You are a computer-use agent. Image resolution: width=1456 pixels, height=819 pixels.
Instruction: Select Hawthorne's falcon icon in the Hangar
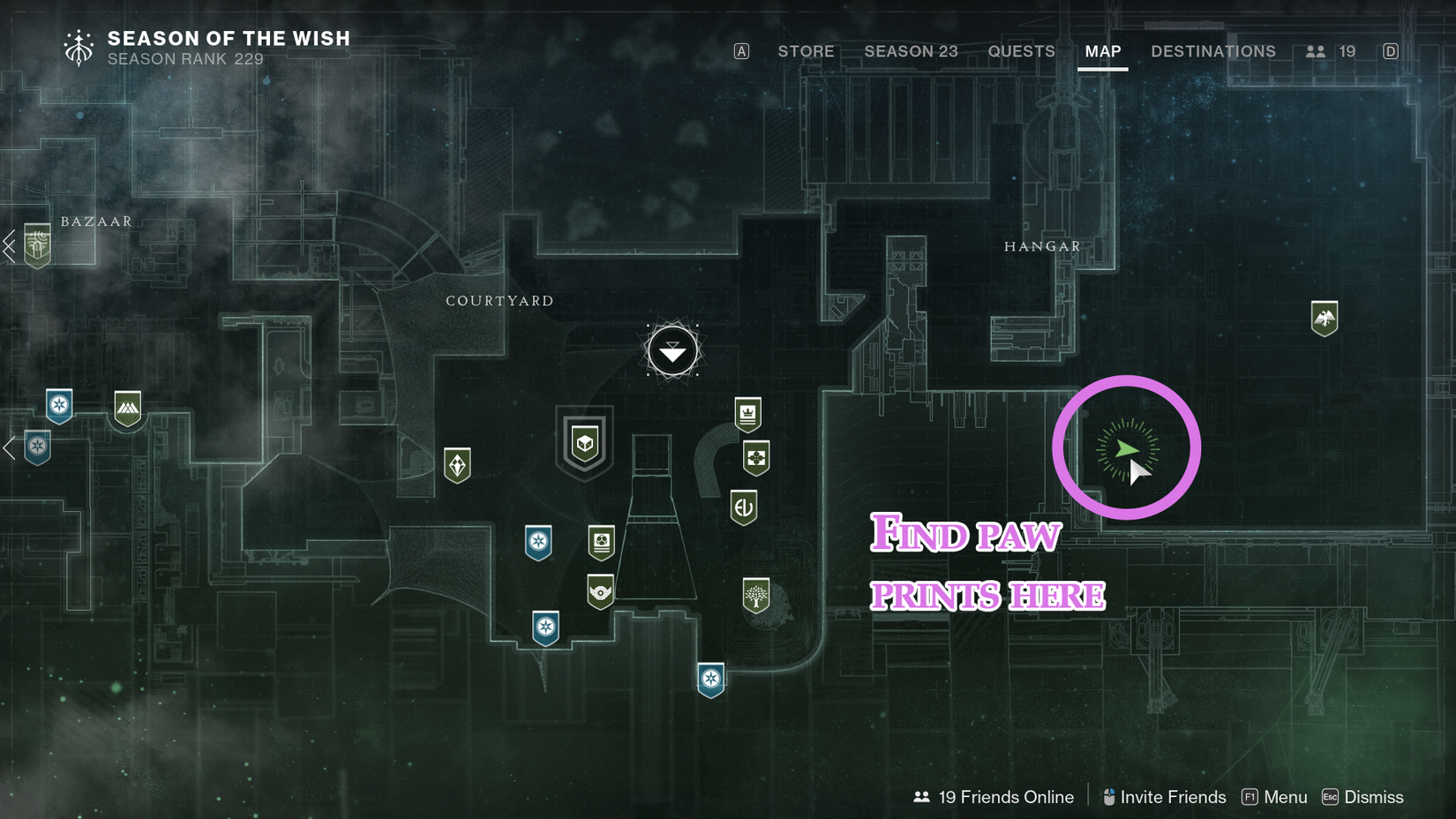click(x=1326, y=317)
